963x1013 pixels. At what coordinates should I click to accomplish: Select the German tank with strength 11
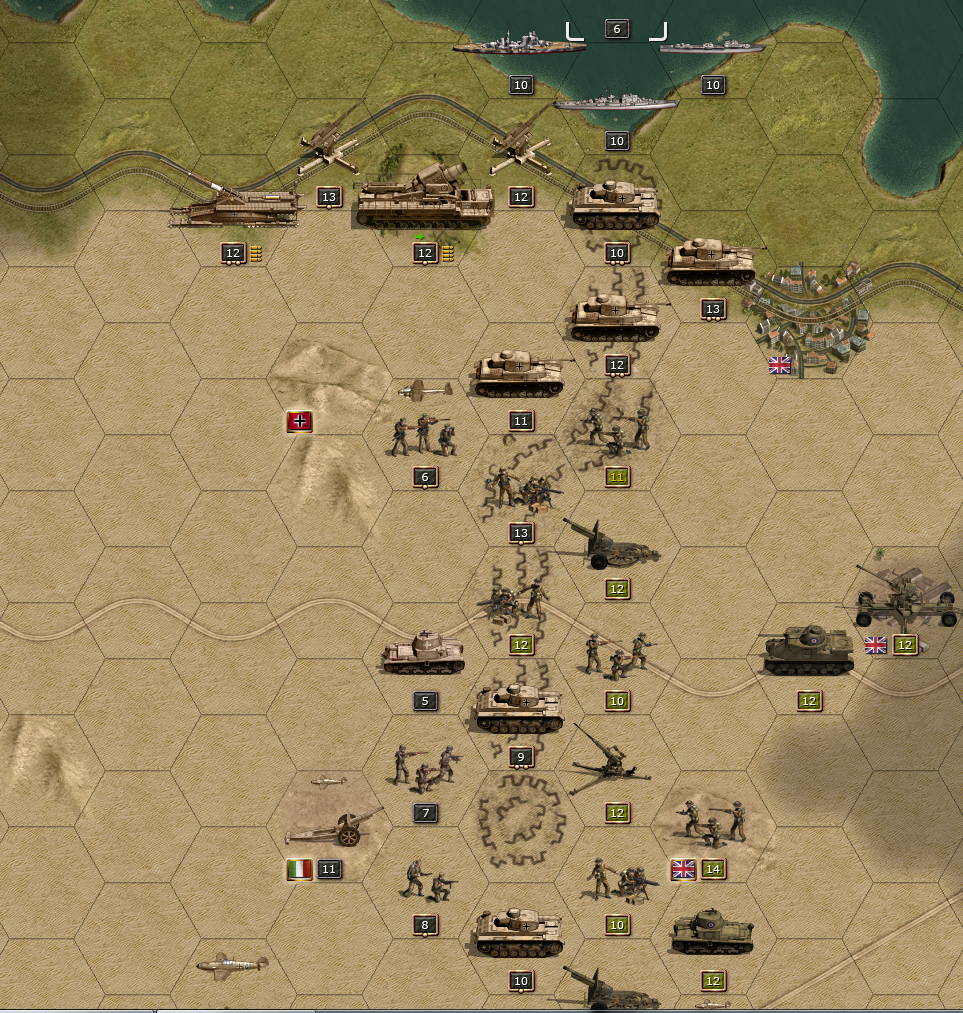coord(520,374)
